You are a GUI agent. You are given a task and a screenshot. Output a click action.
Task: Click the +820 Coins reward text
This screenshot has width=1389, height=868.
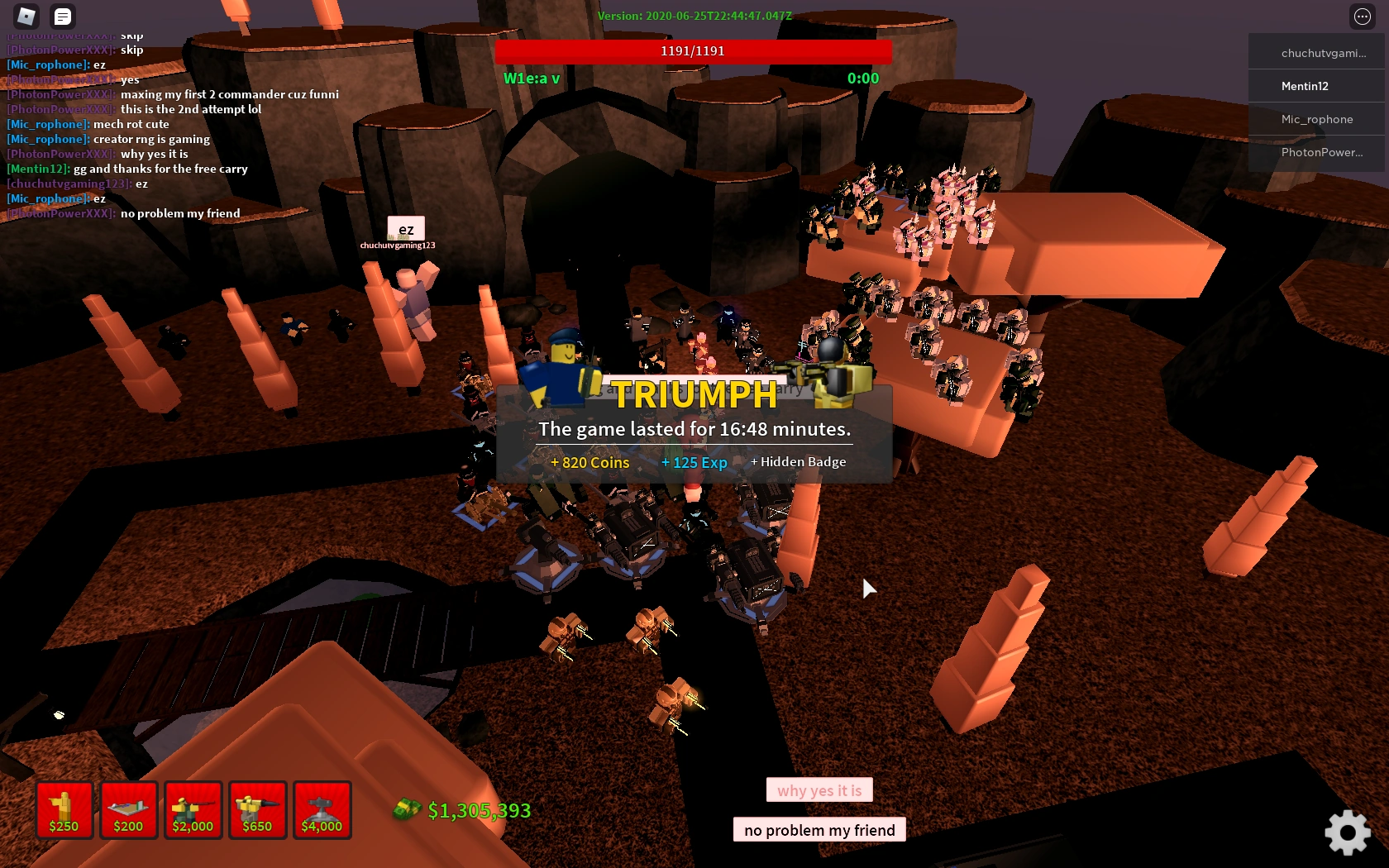coord(589,462)
